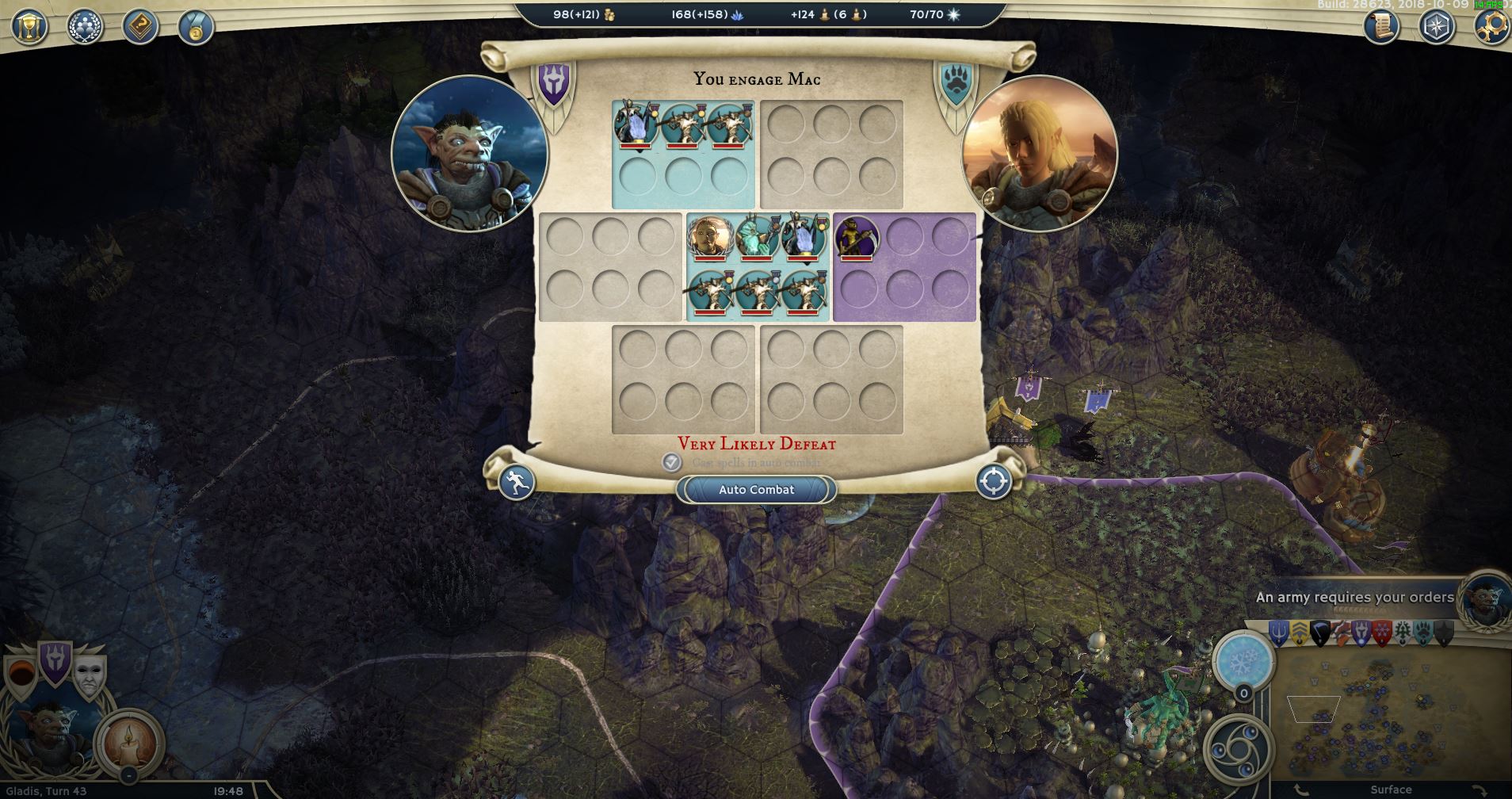
Task: Open the compass star menu
Action: point(1436,27)
